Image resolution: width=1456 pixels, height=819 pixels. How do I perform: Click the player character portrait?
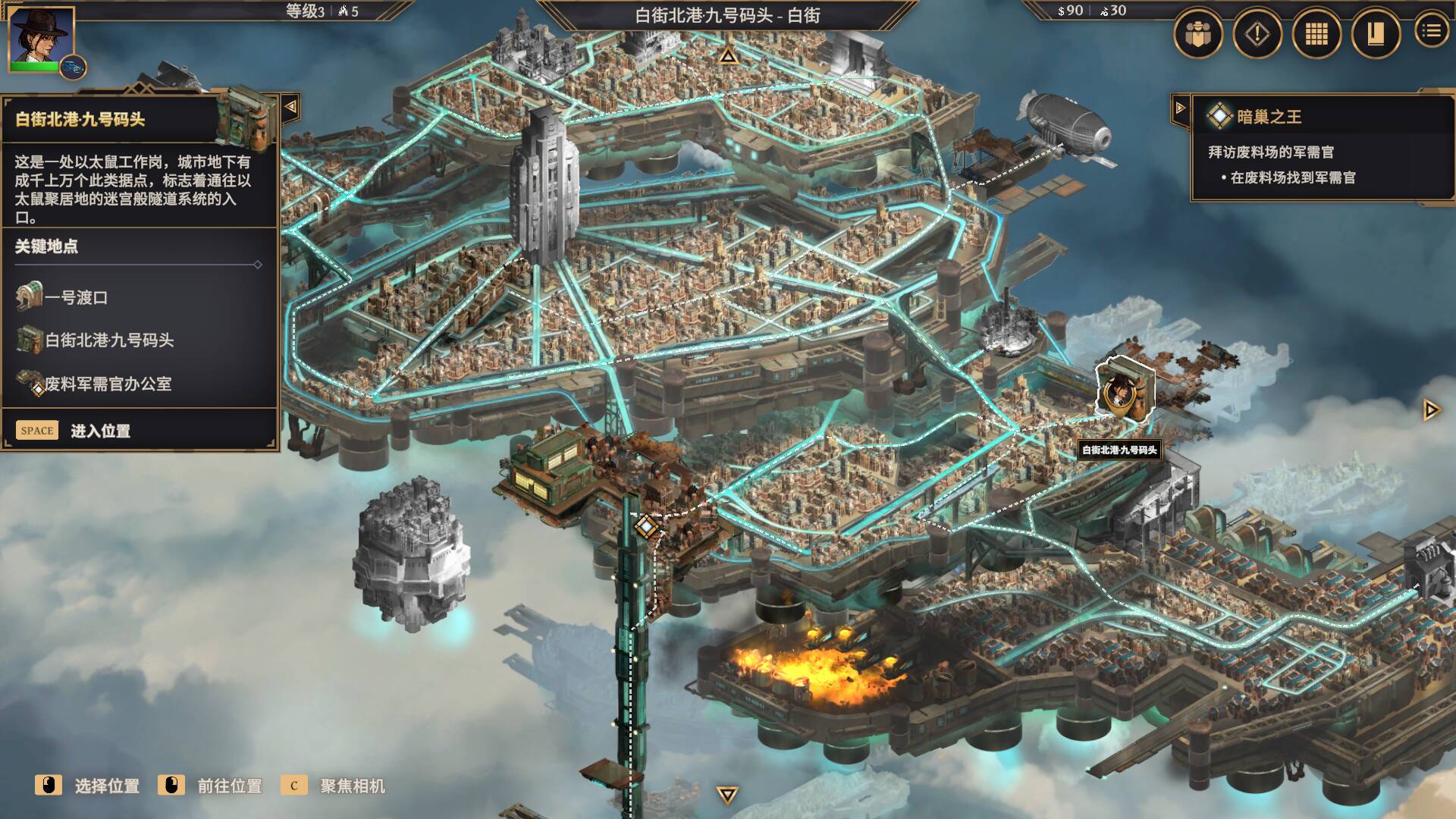(x=41, y=36)
